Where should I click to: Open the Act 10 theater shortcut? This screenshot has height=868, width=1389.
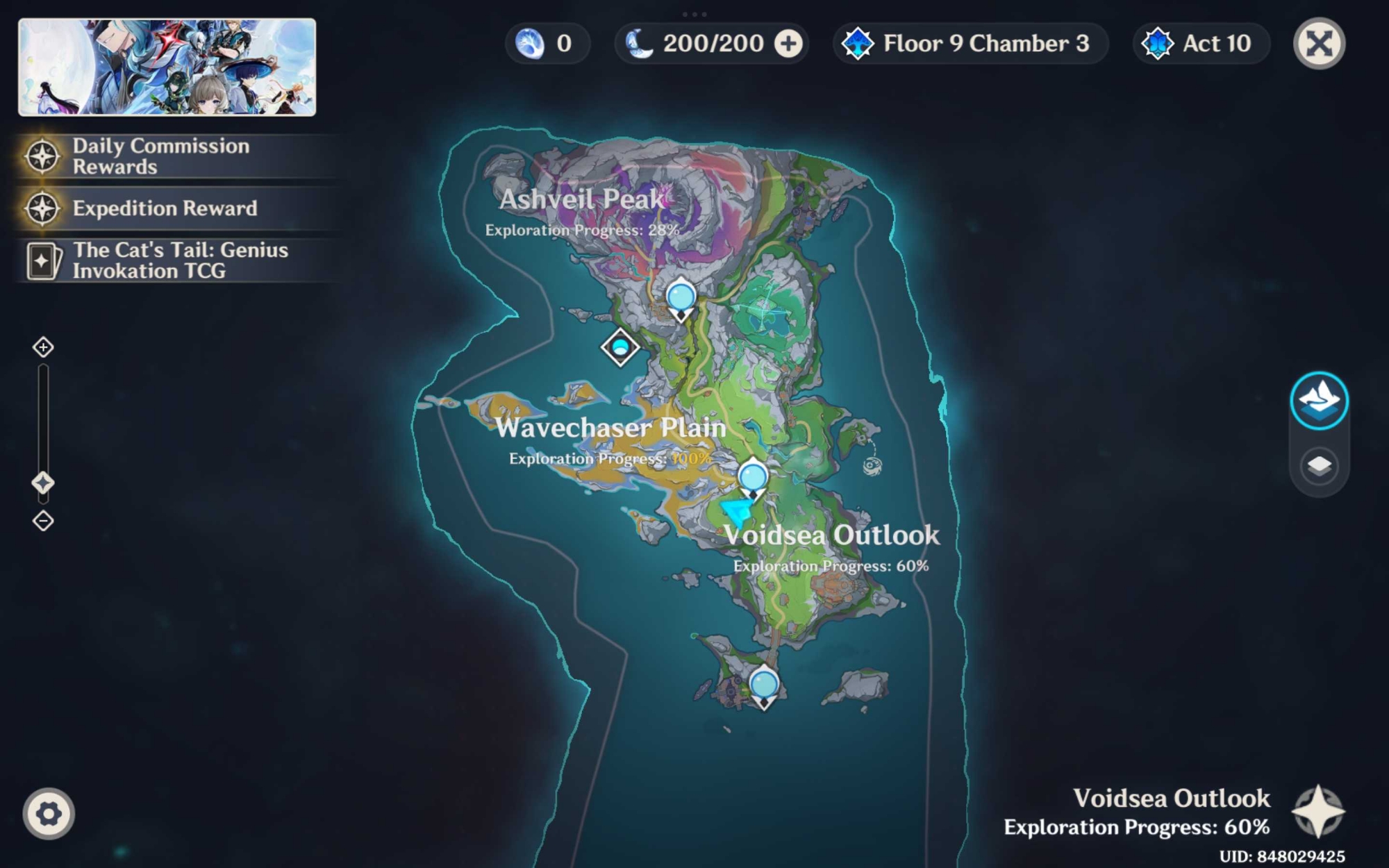(x=1201, y=44)
